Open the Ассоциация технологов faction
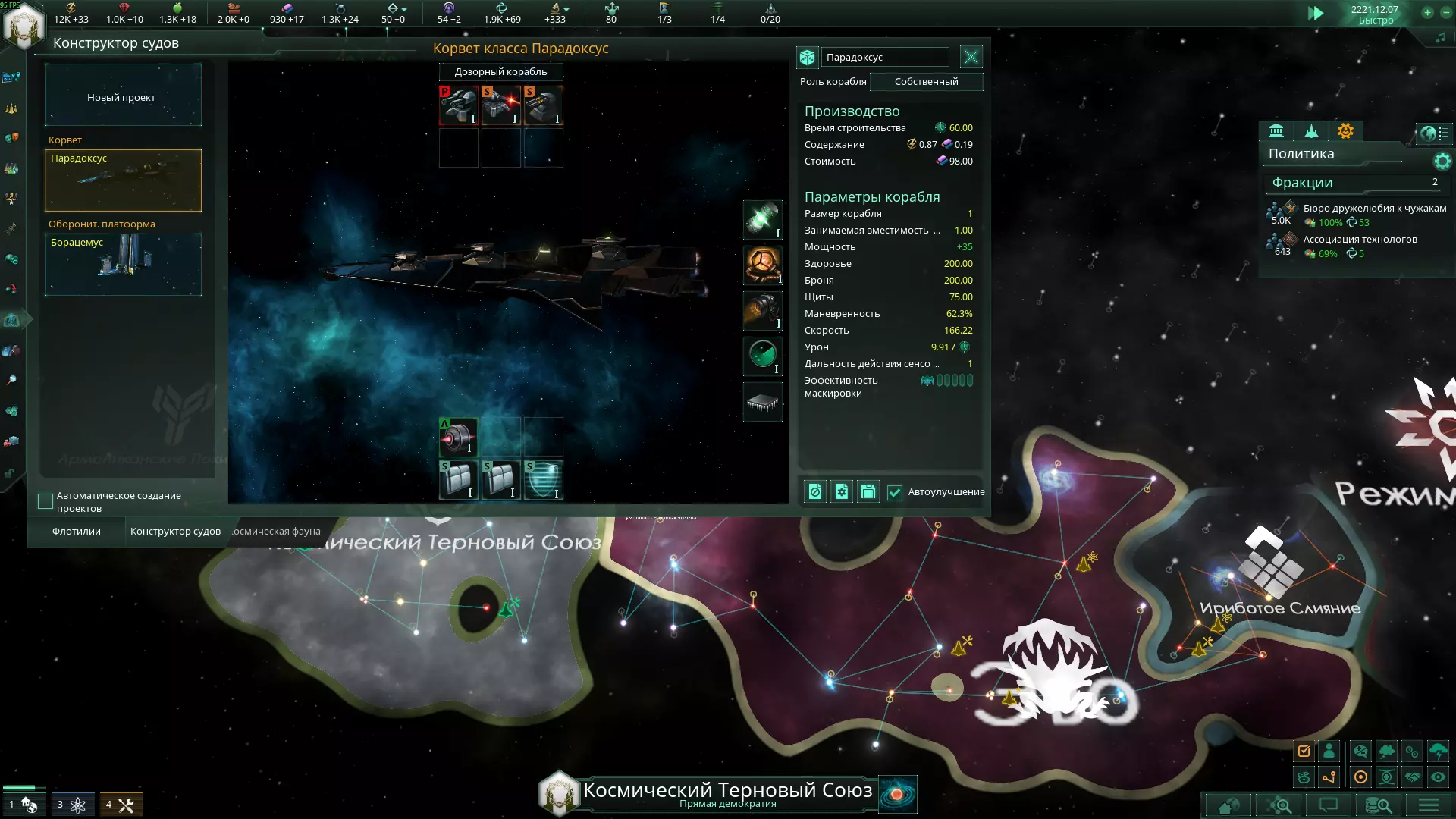This screenshot has width=1456, height=819. pos(1359,240)
